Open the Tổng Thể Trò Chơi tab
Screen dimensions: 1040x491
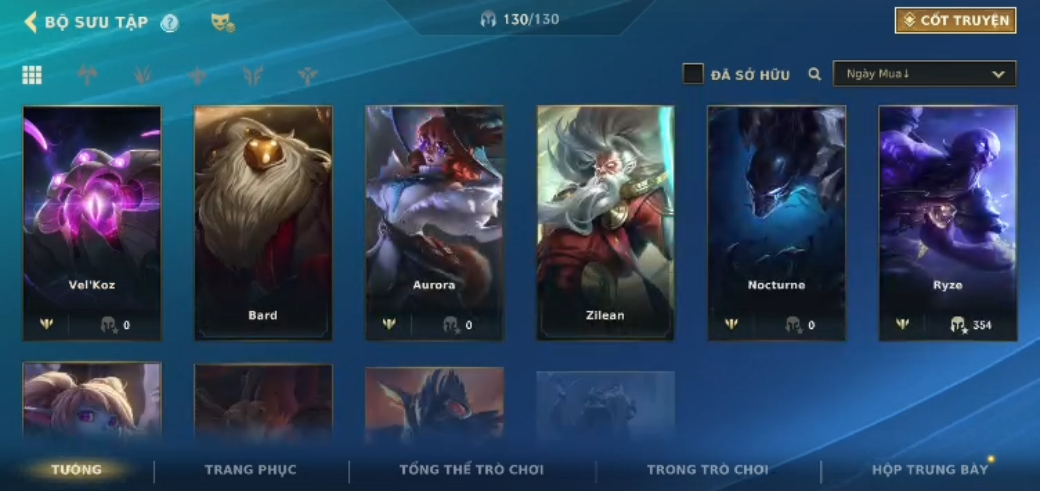click(x=471, y=470)
